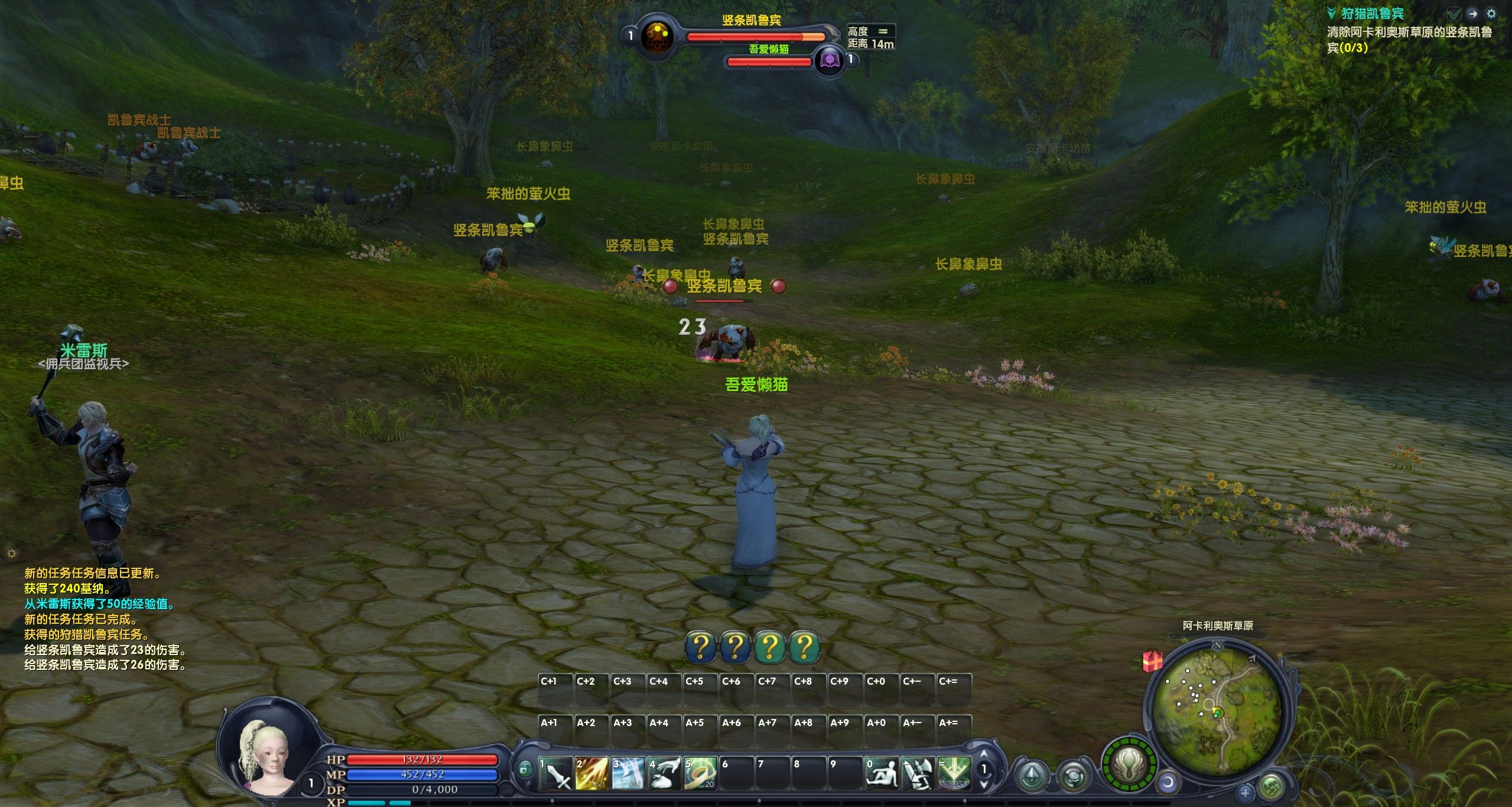Activate the green downward arrows skill
Viewport: 1512px width, 807px height.
tap(954, 774)
